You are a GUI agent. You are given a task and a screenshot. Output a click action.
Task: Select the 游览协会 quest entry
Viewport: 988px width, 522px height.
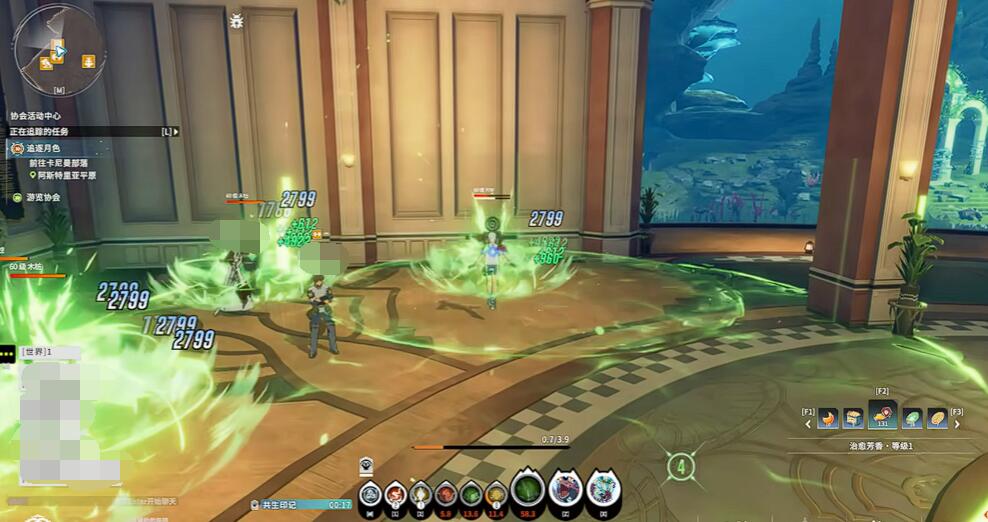(42, 197)
